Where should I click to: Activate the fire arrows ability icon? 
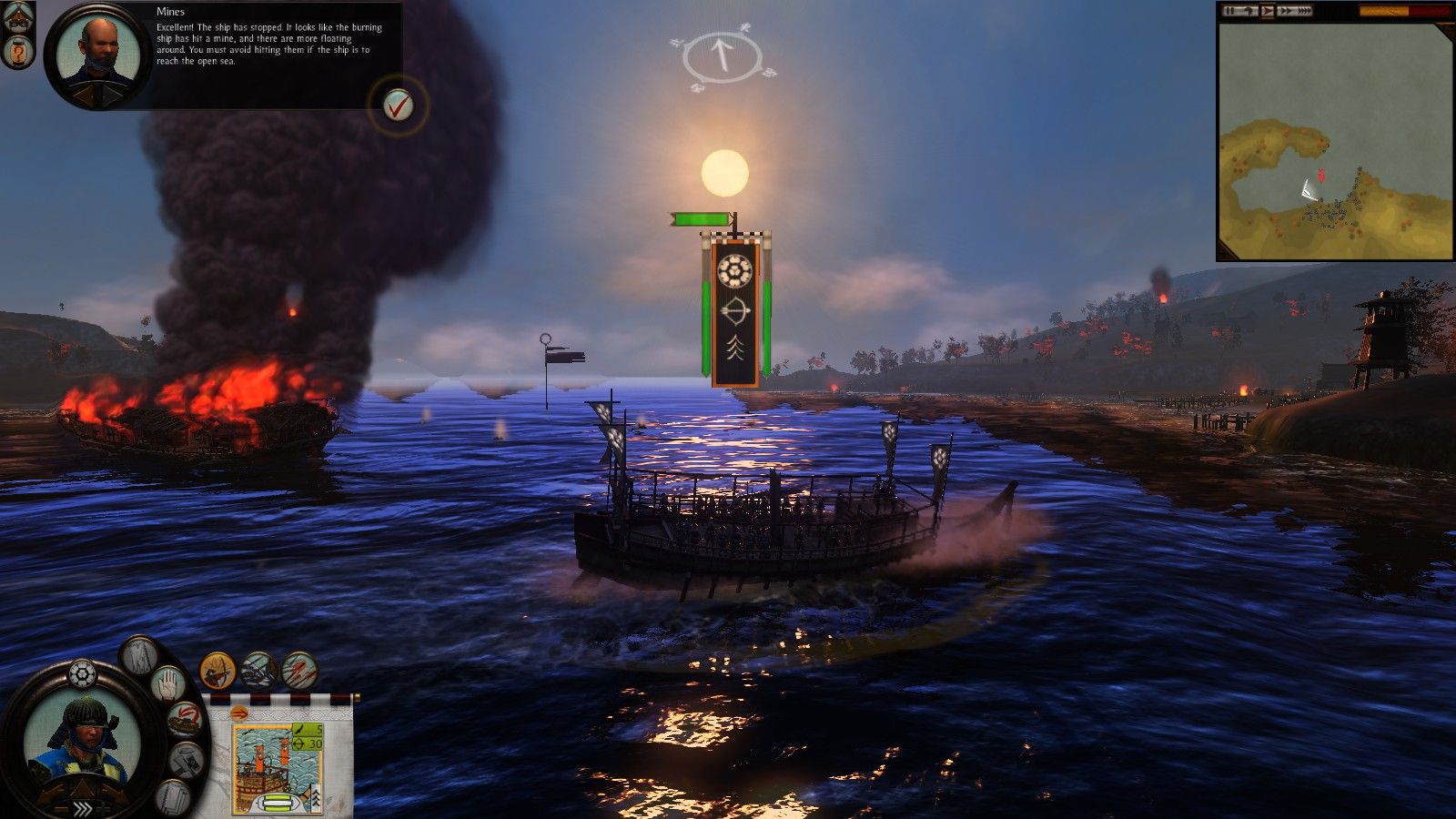[x=299, y=672]
